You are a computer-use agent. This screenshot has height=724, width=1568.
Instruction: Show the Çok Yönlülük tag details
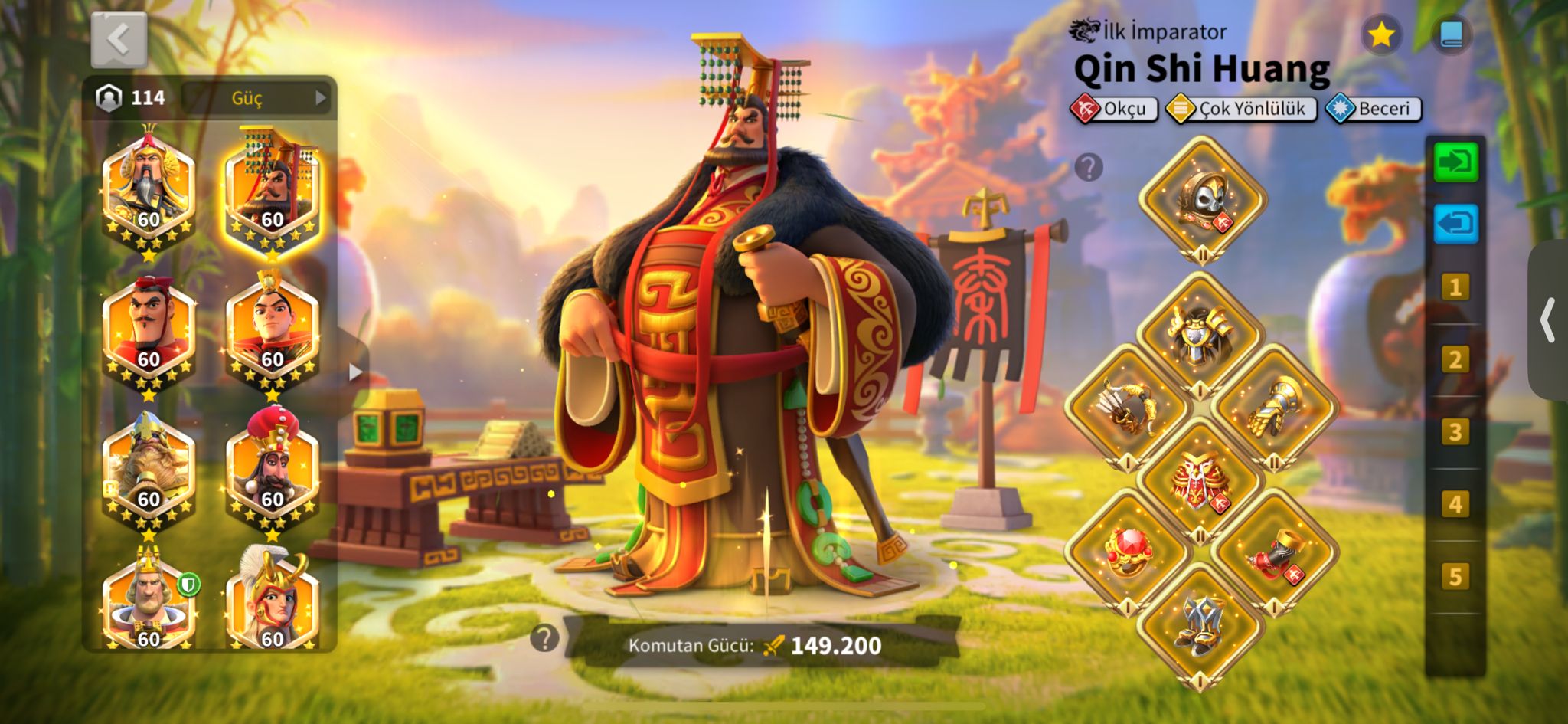click(x=1241, y=109)
